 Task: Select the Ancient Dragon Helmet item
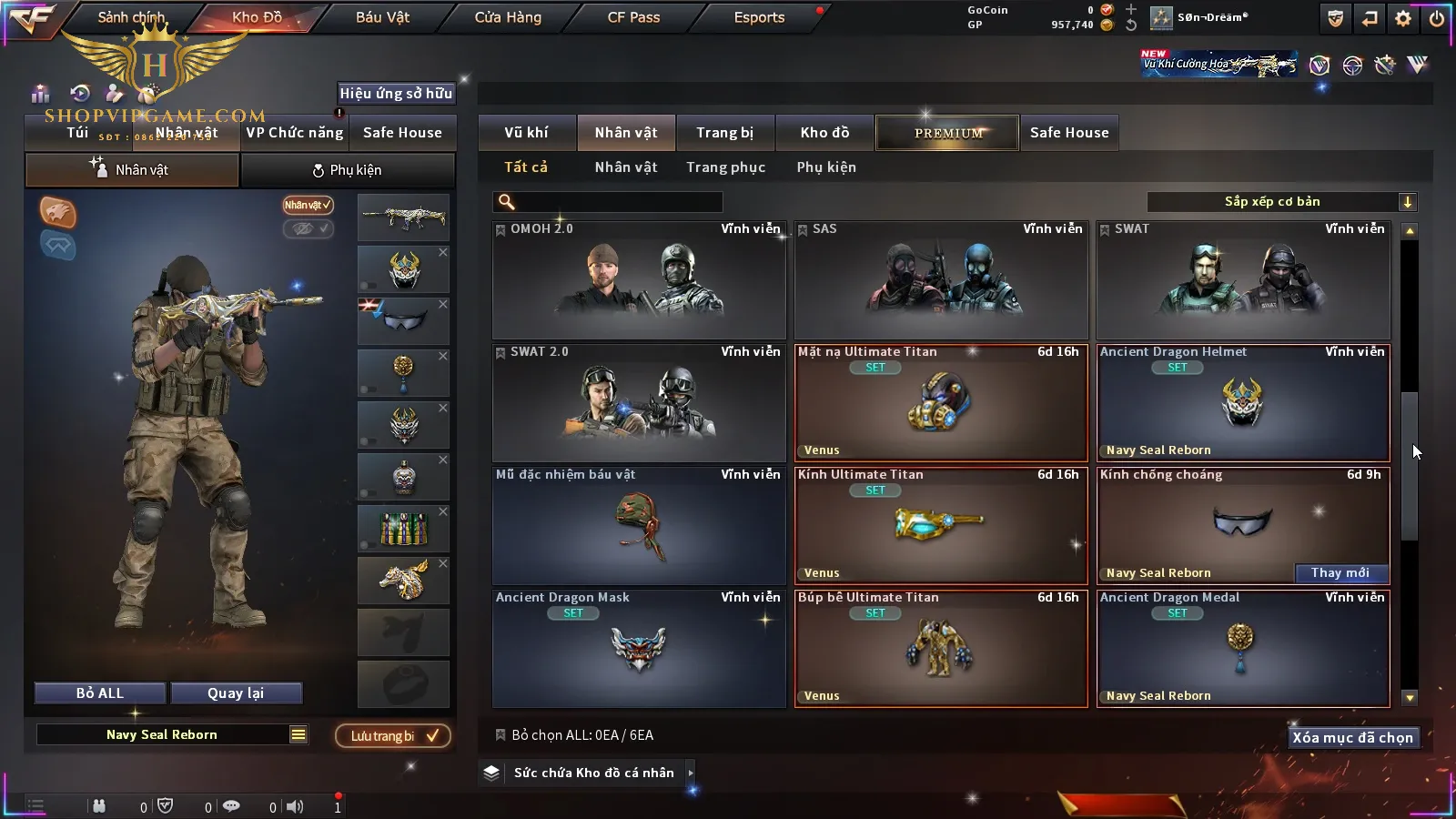(1242, 402)
